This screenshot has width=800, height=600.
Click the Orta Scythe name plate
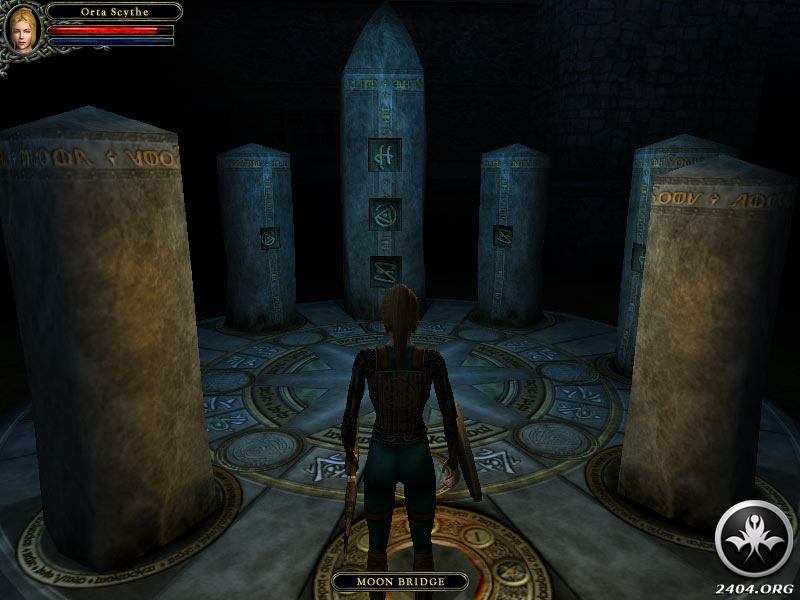click(x=113, y=12)
